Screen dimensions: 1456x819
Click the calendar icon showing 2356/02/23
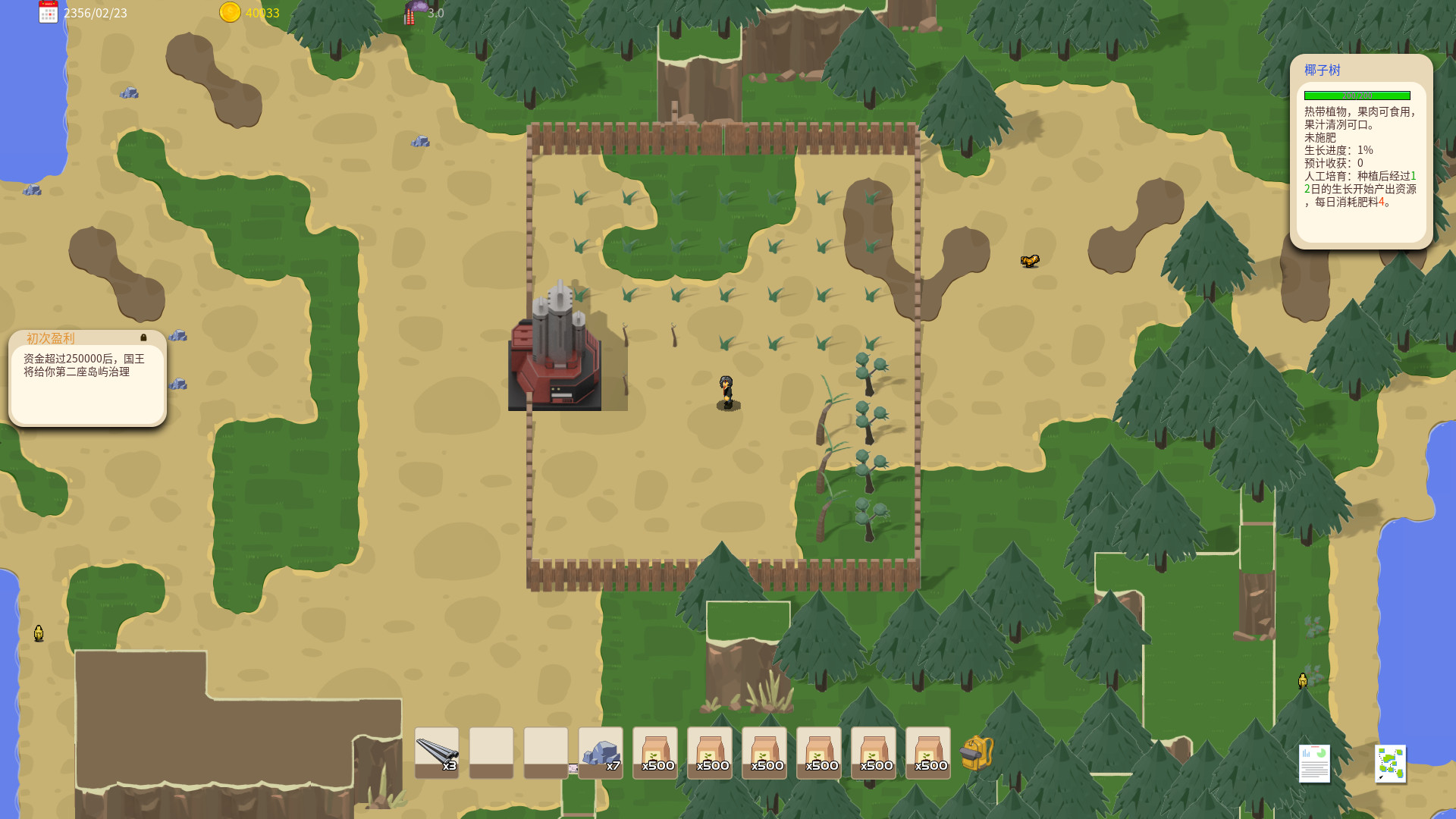pyautogui.click(x=48, y=13)
